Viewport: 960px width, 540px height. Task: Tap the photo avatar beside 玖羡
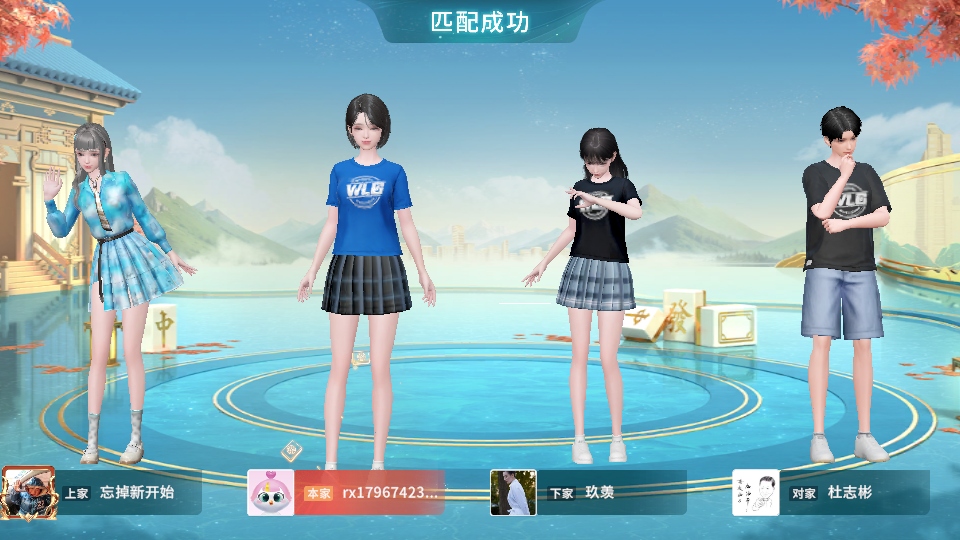513,493
